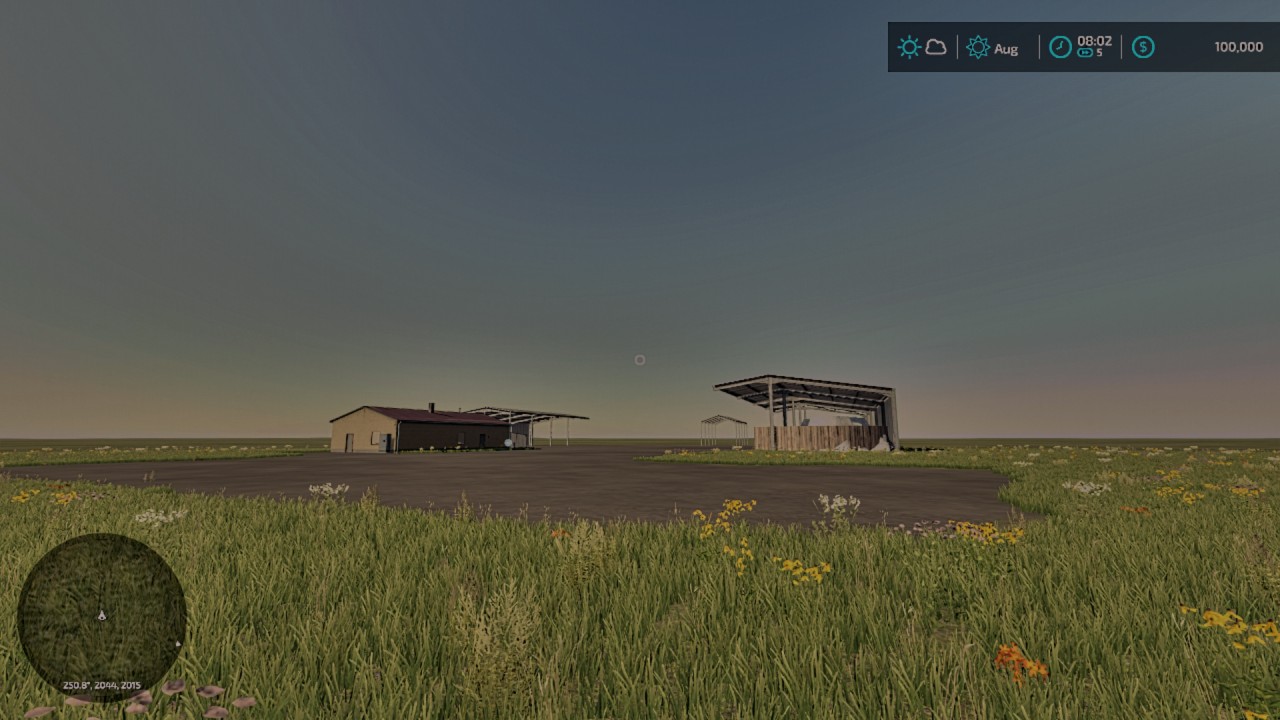Click the Aug month label
This screenshot has height=720, width=1280.
click(x=1006, y=49)
